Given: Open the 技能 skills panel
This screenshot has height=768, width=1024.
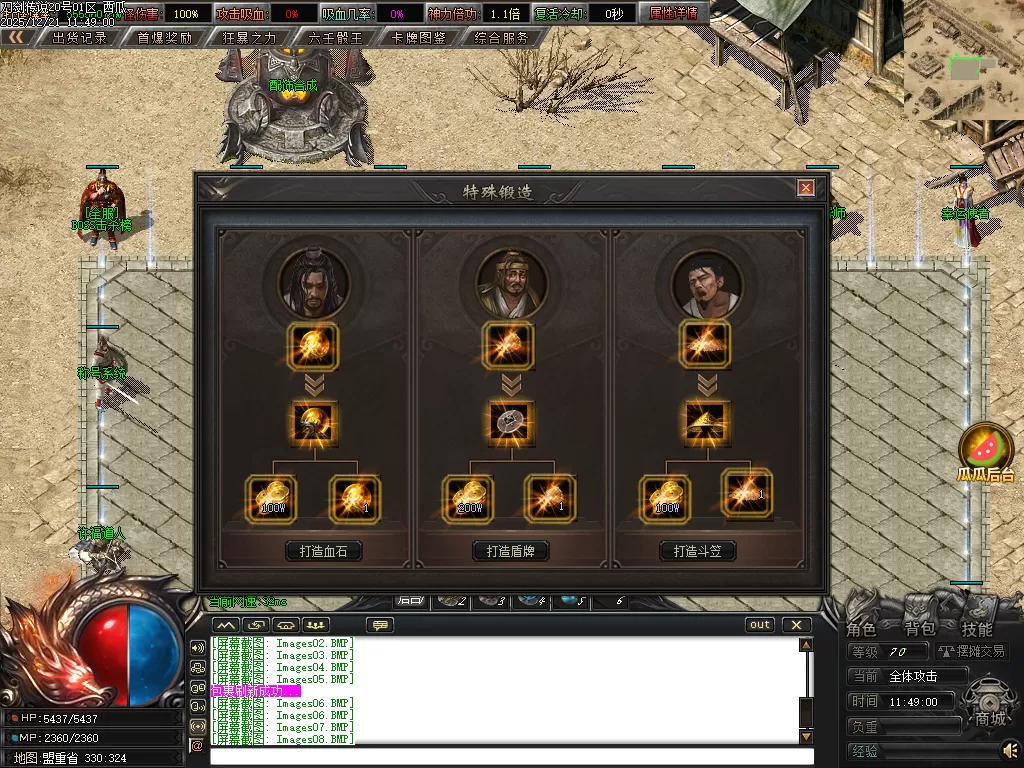Looking at the screenshot, I should coord(977,629).
